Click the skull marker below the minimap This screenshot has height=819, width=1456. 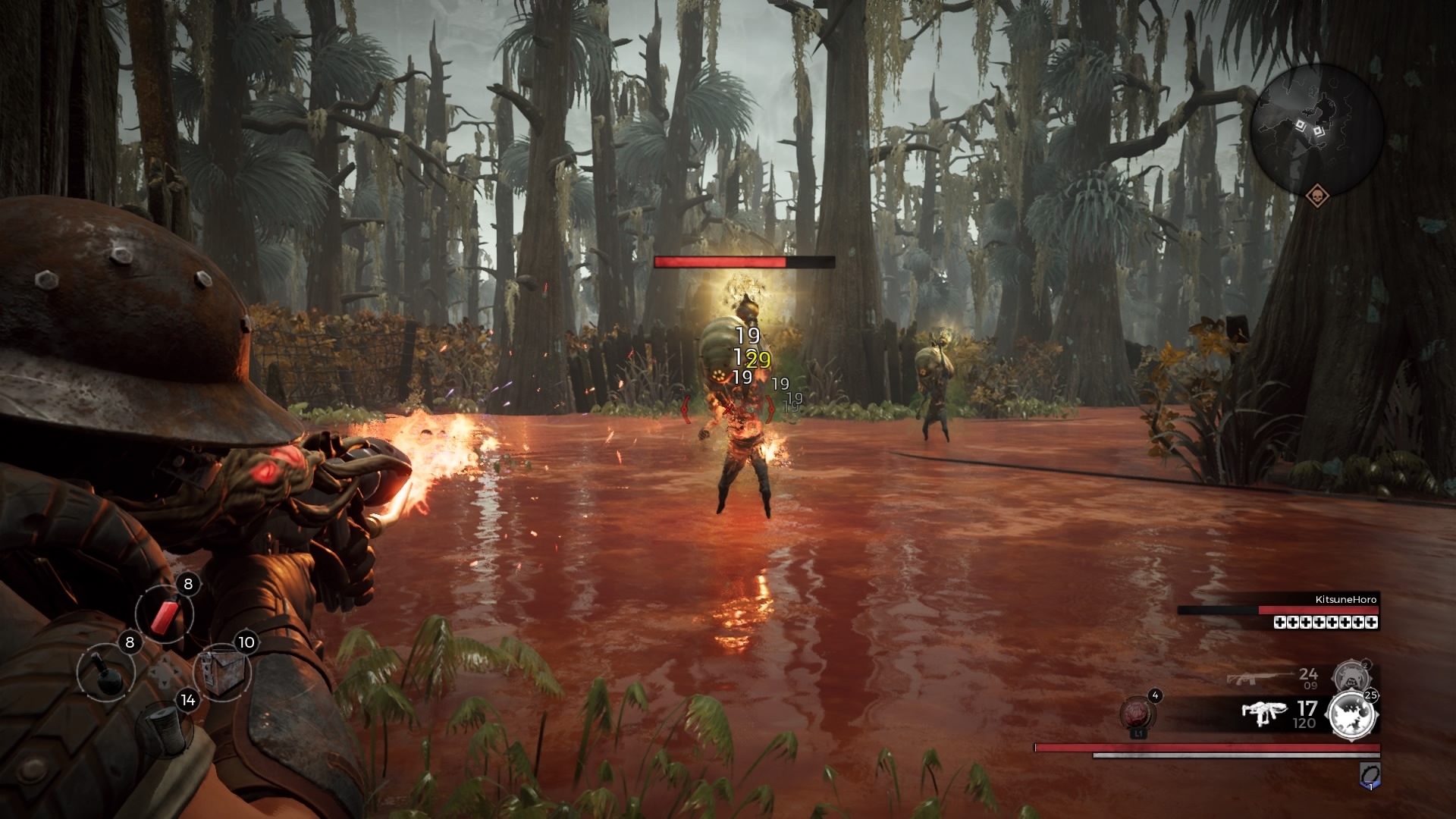[1318, 196]
